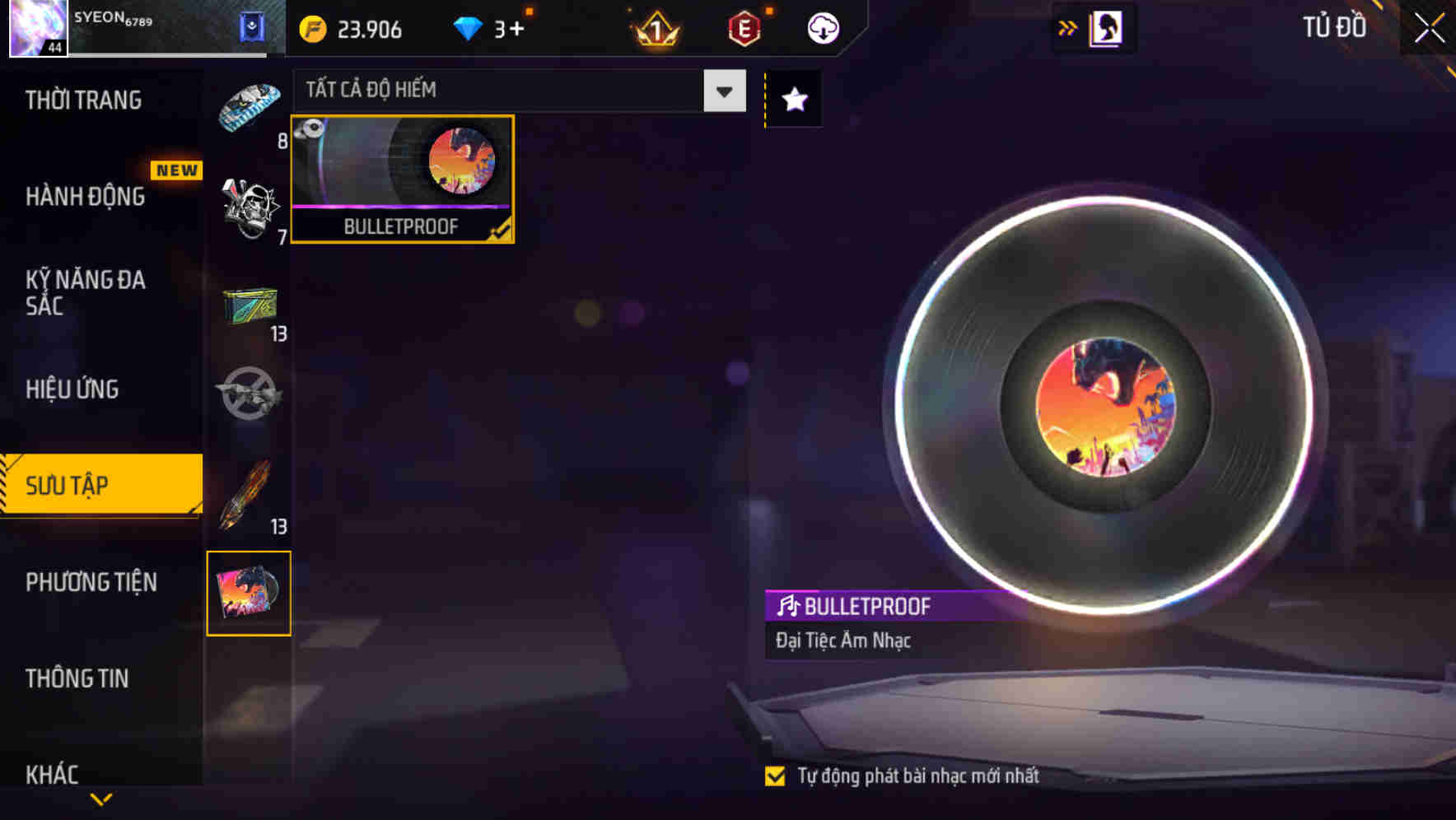The height and width of the screenshot is (820, 1456).
Task: Open the loot crate category with 13 items
Action: 250,307
